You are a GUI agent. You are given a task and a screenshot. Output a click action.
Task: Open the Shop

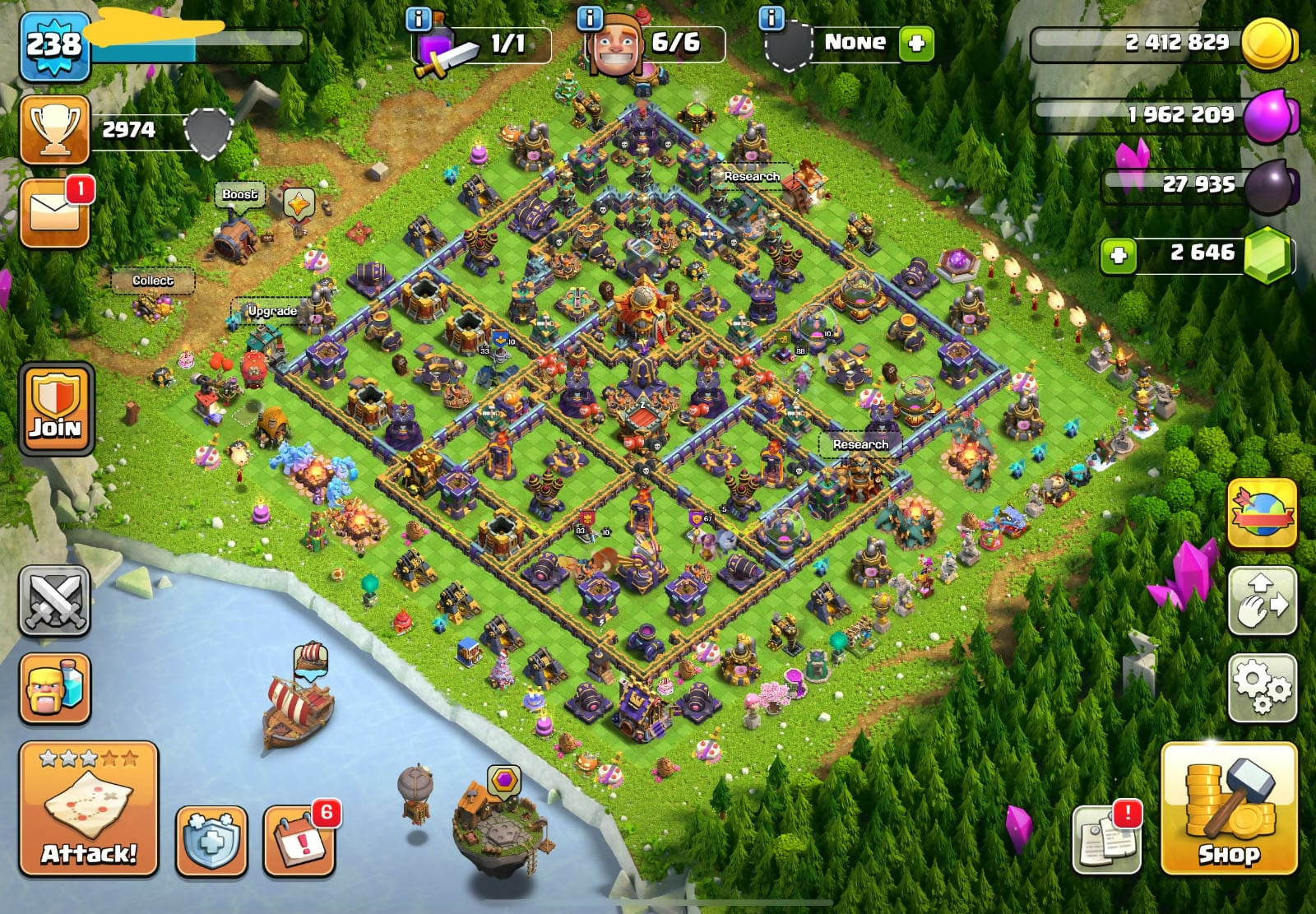pyautogui.click(x=1229, y=808)
